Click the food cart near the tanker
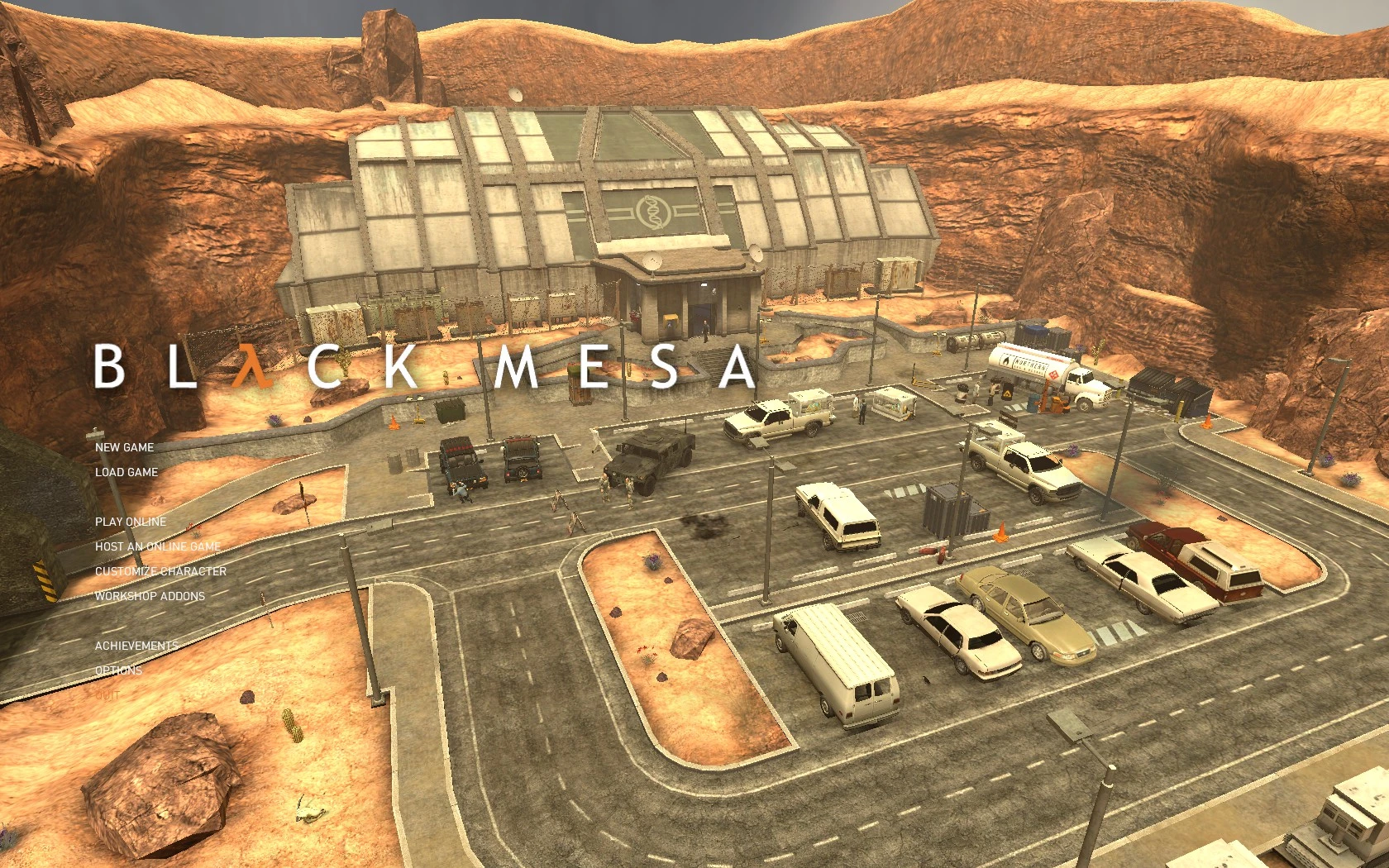1389x868 pixels. point(894,403)
